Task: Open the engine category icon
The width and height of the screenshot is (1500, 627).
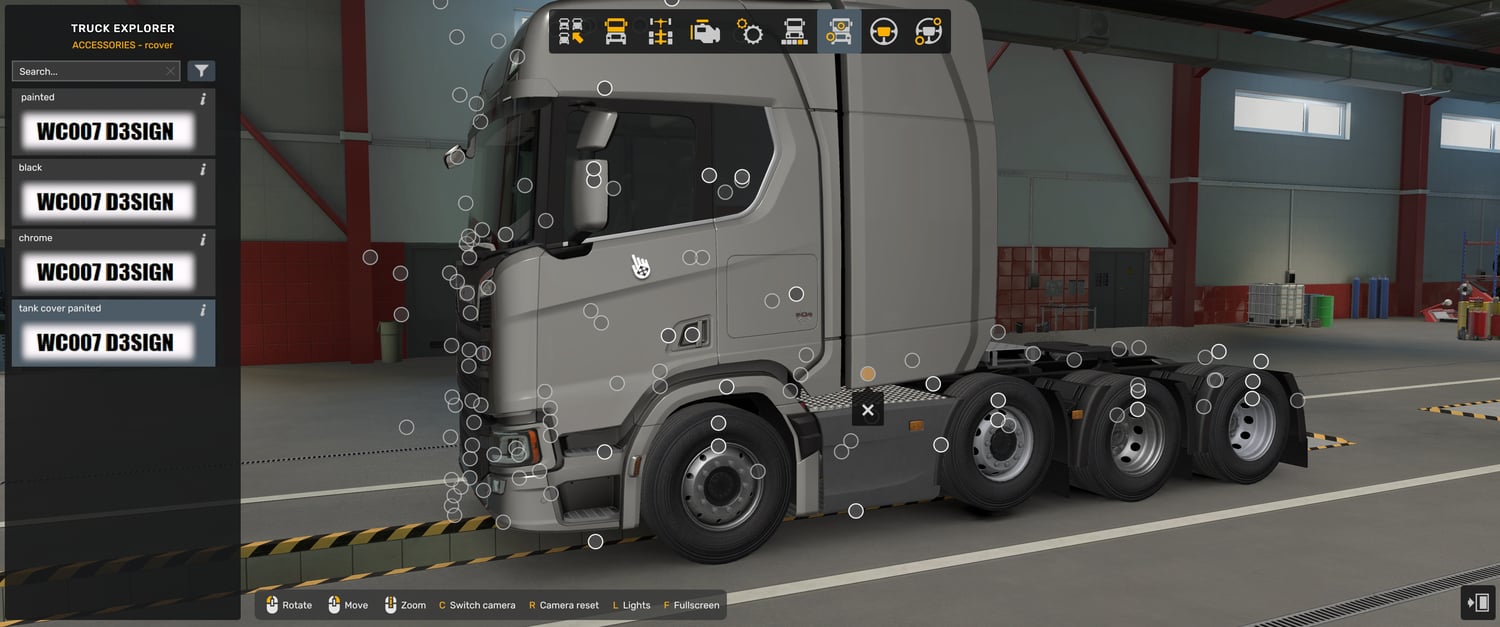Action: 705,32
